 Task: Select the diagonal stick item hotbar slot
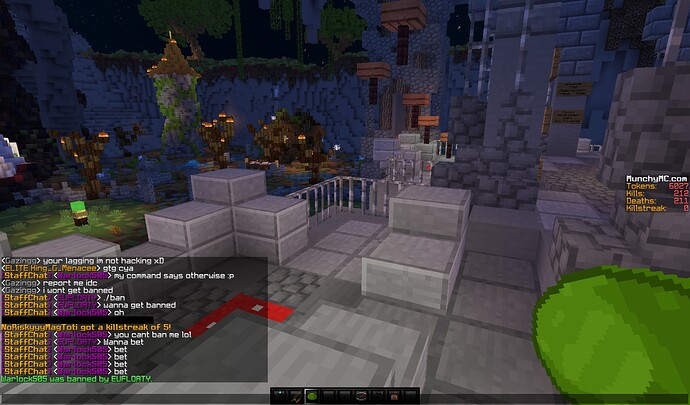(296, 396)
